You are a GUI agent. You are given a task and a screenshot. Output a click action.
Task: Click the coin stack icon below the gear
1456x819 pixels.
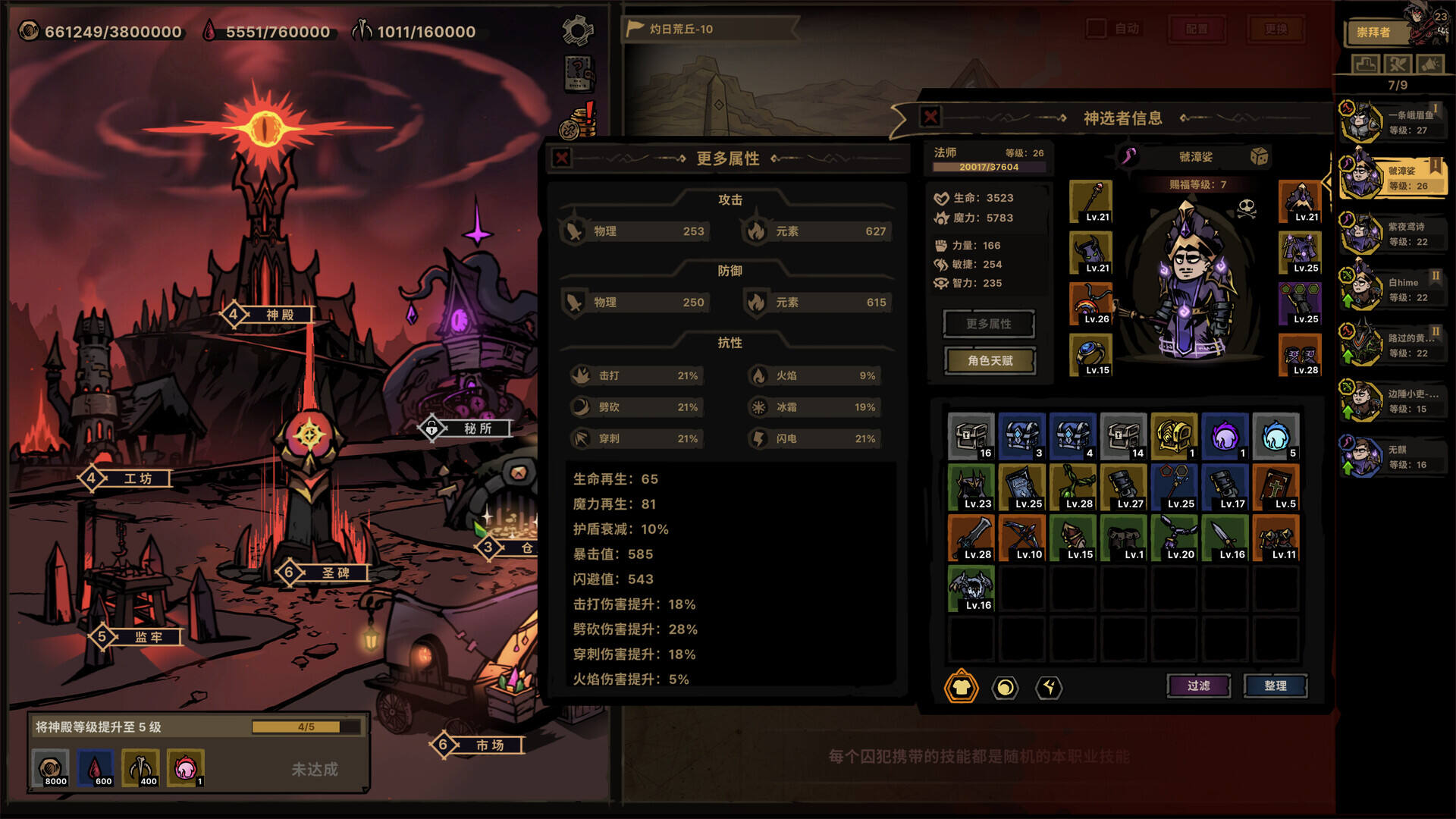click(x=579, y=123)
